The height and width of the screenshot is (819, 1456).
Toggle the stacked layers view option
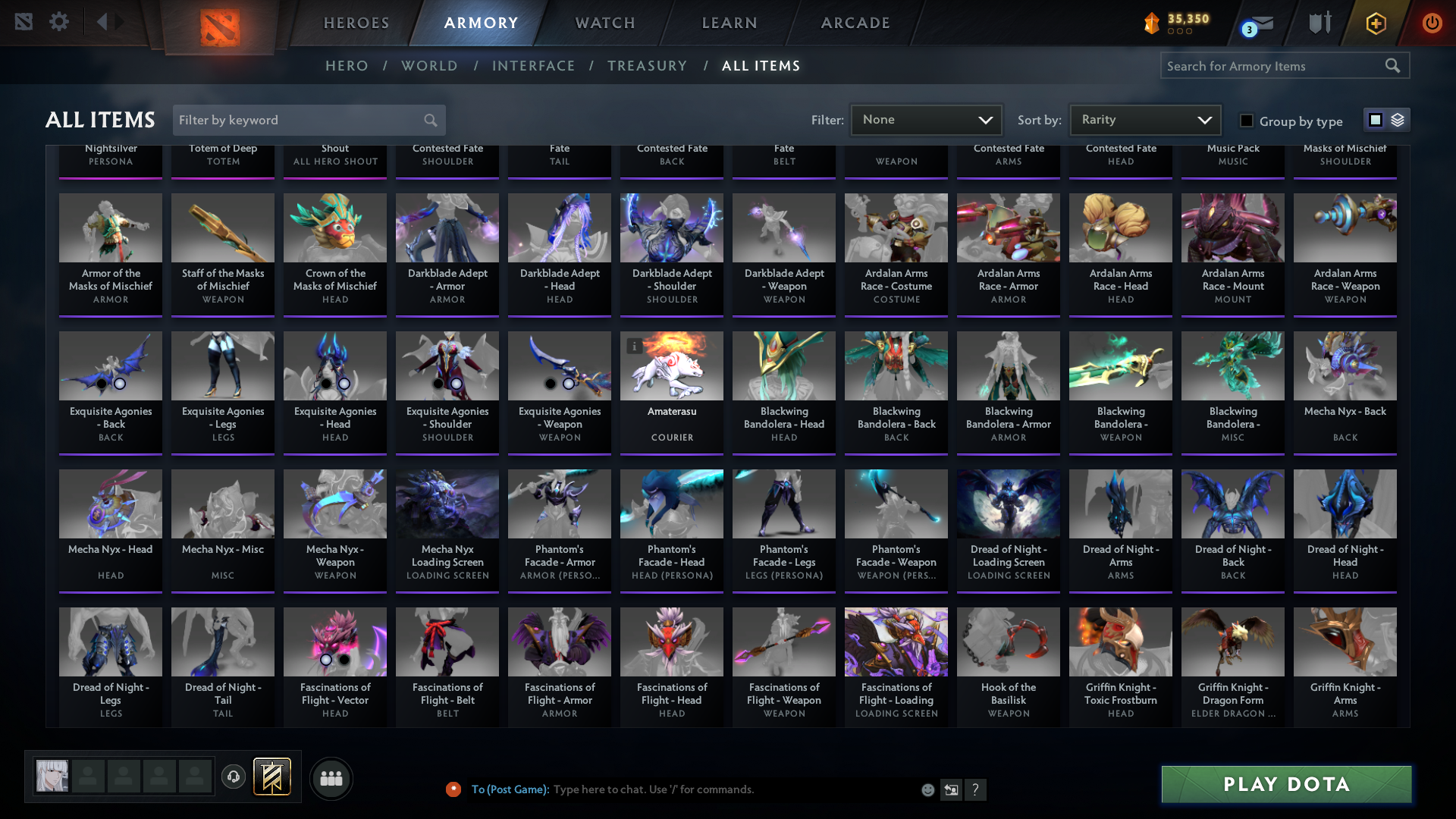[x=1397, y=119]
